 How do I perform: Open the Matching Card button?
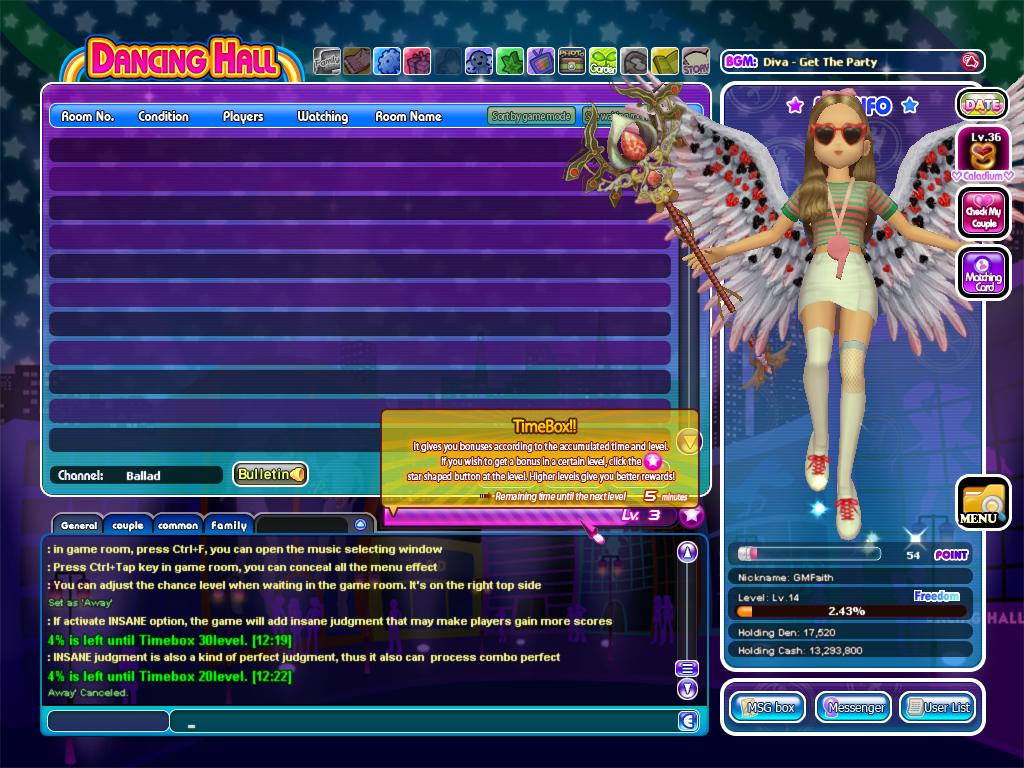click(x=983, y=271)
